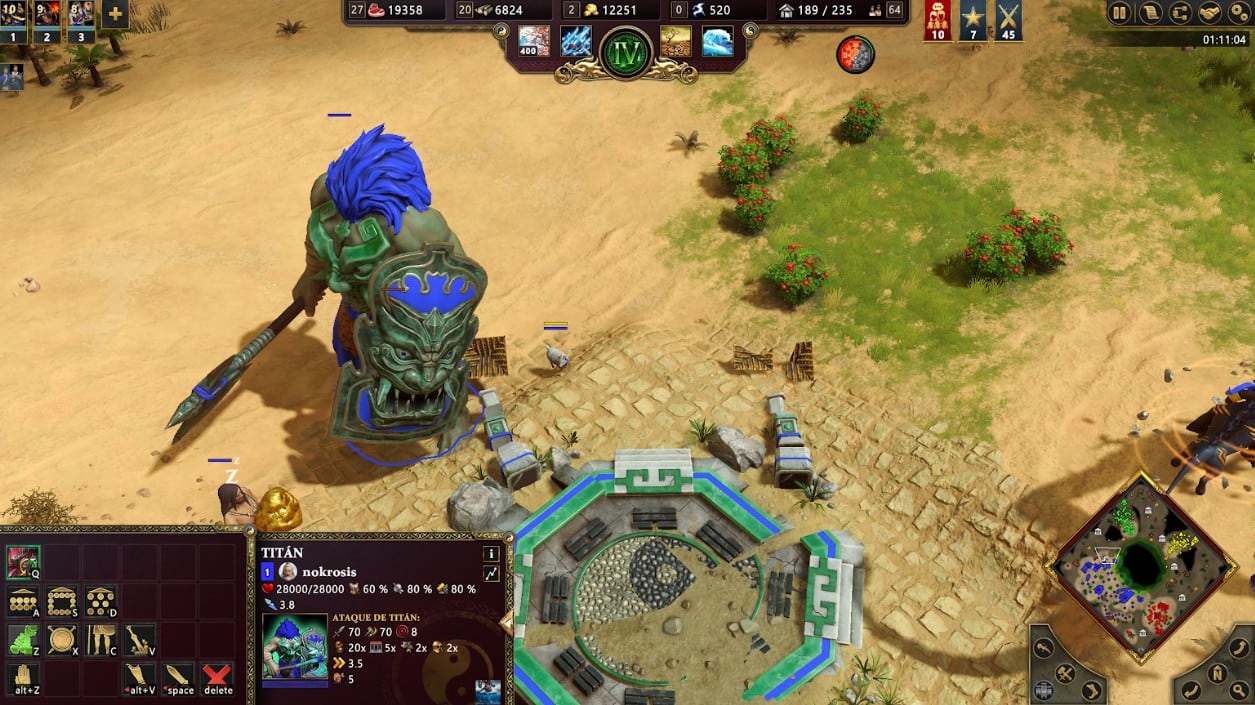Screen dimensions: 1255x705
Task: Use the Titan's Q special ability
Action: 23,563
